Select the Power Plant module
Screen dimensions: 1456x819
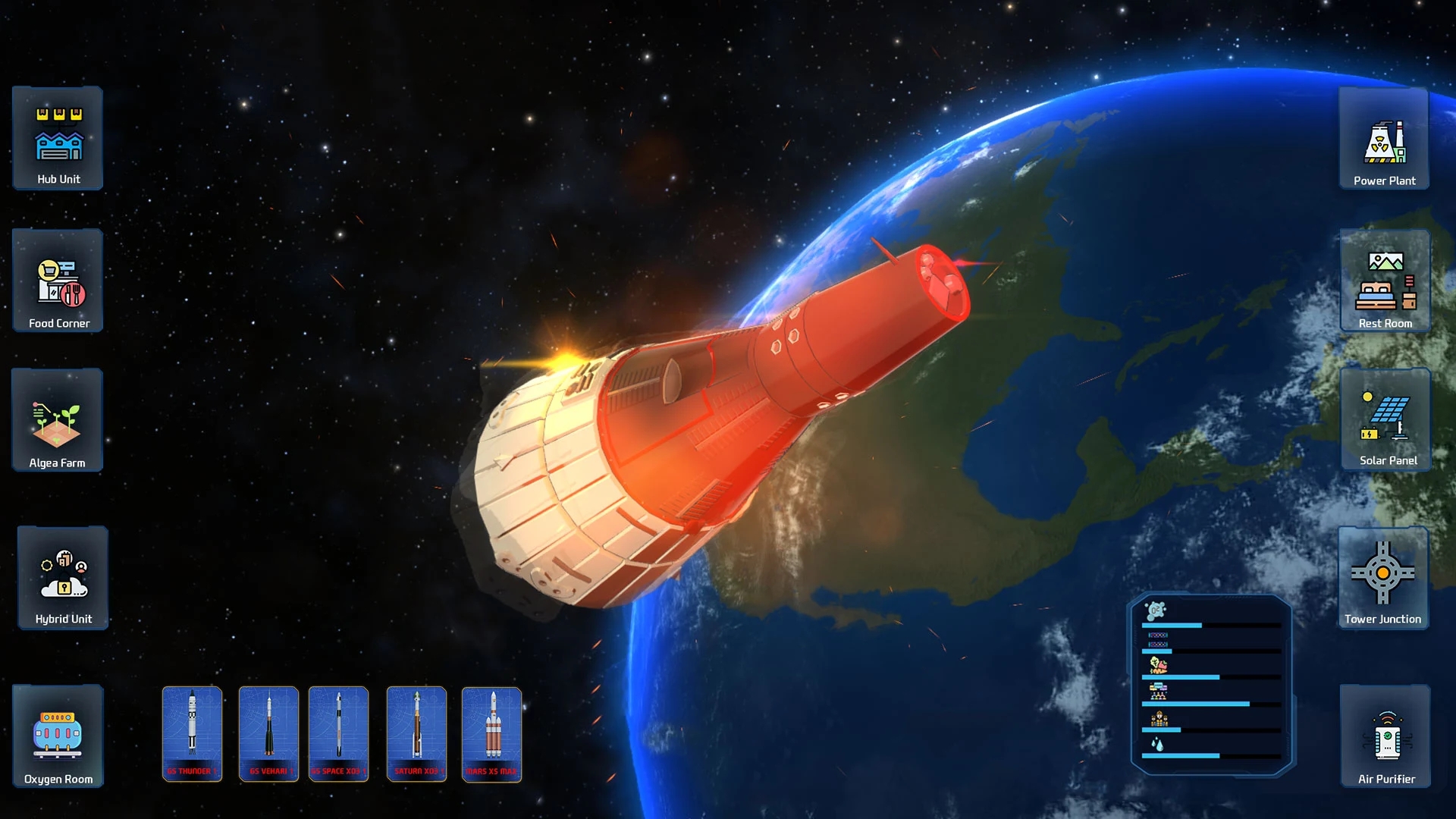[x=1384, y=138]
